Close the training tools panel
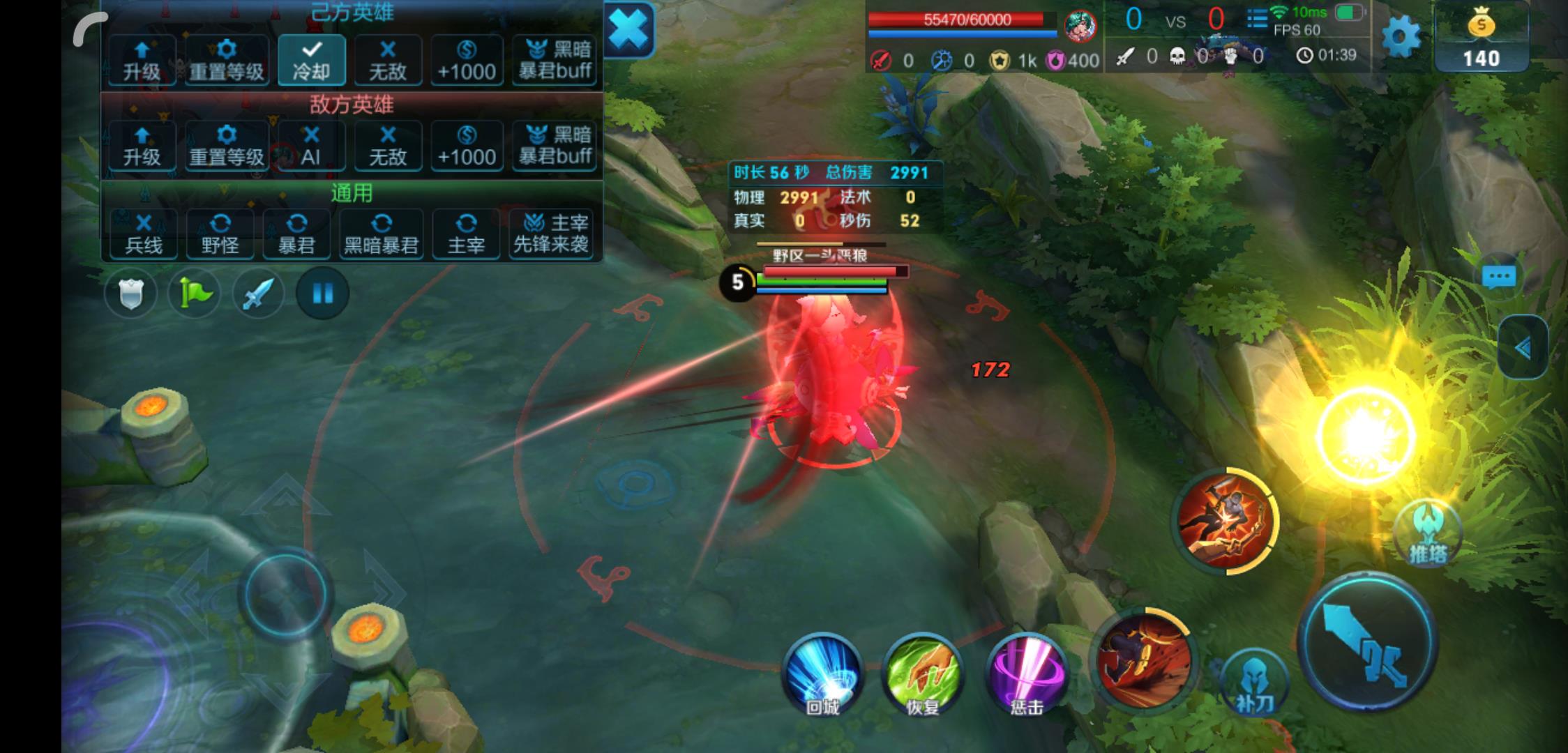 (x=628, y=29)
